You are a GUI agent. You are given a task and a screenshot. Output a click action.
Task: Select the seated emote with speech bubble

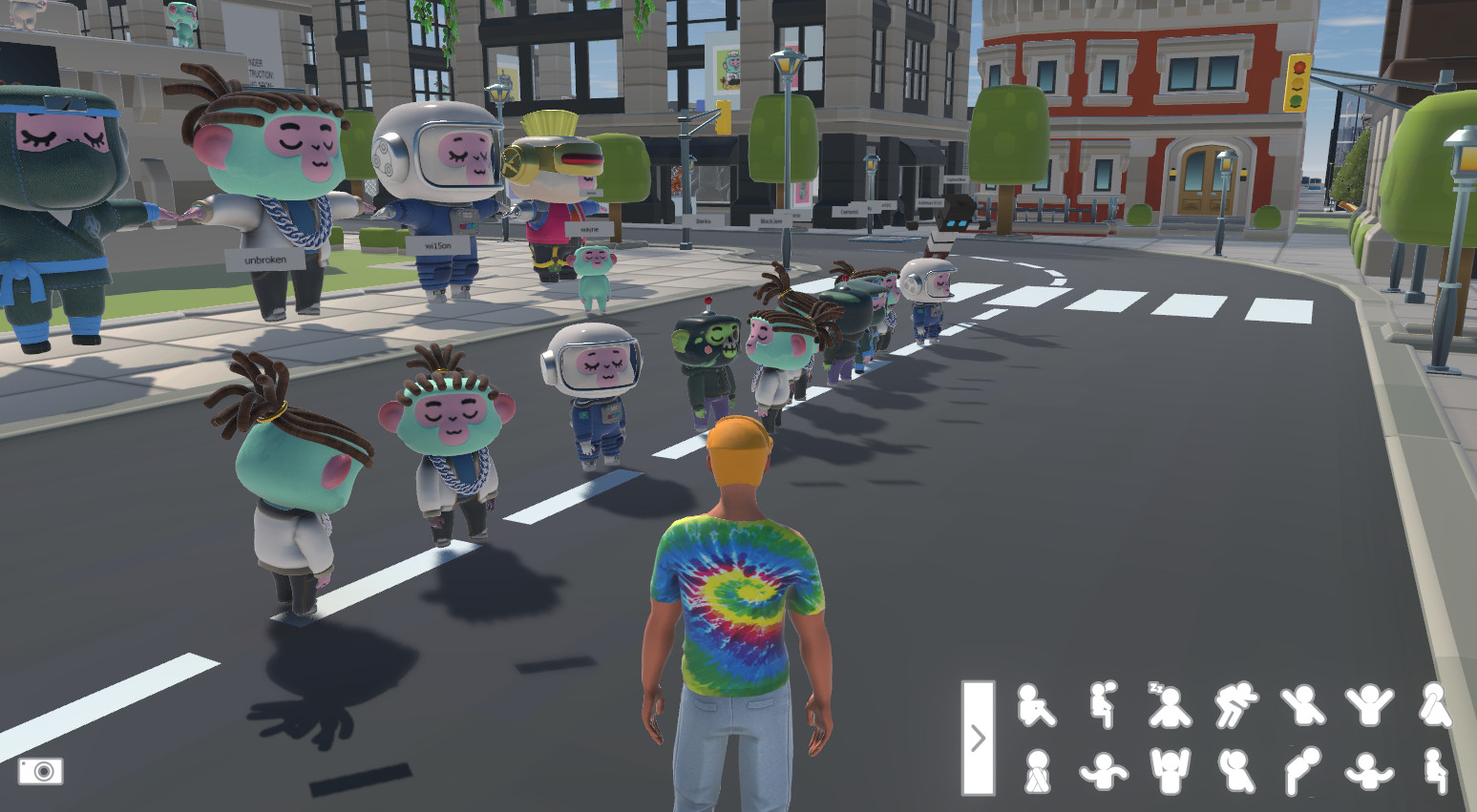(x=1104, y=706)
